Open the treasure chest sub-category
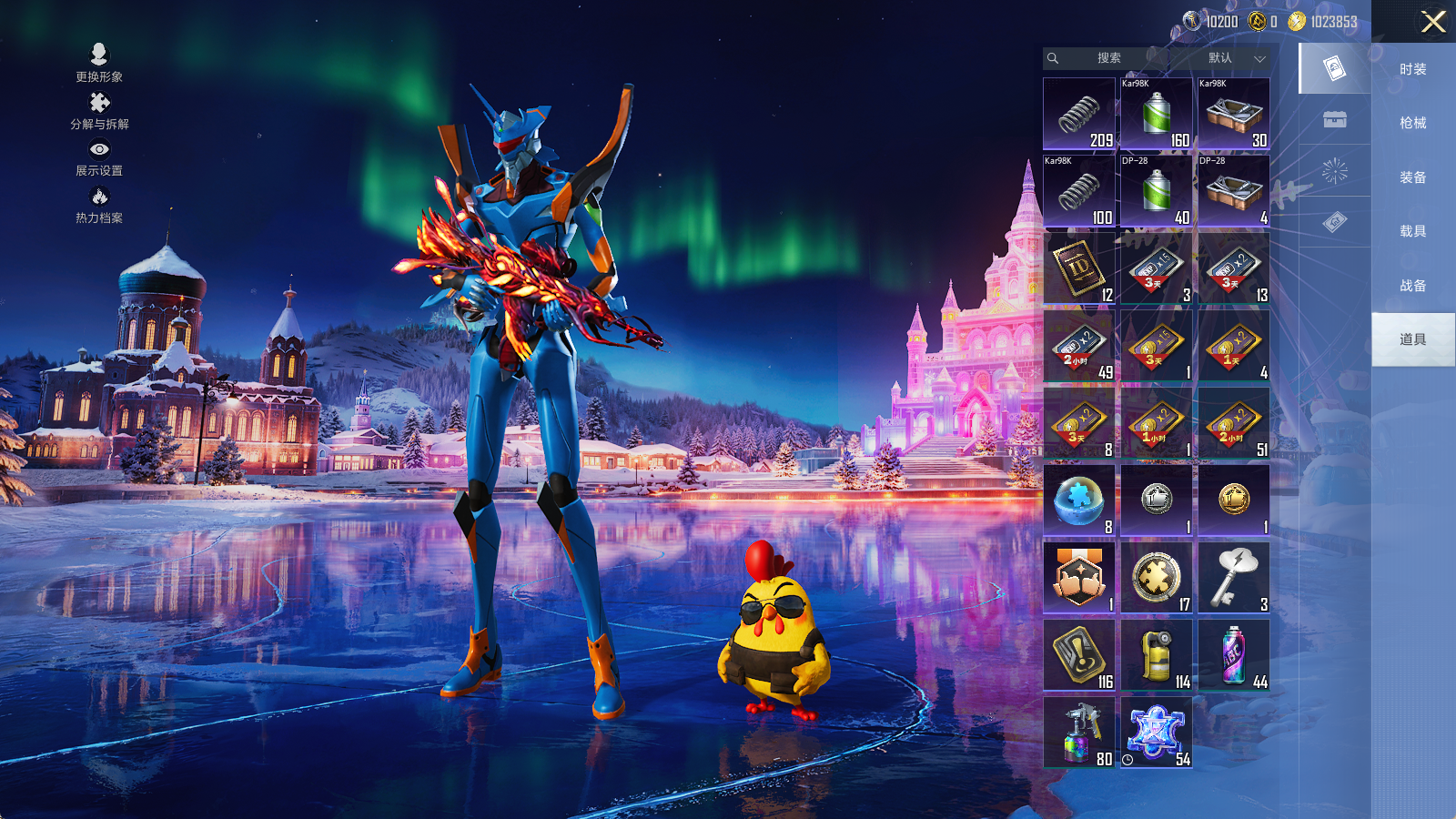The height and width of the screenshot is (819, 1456). 1334,119
